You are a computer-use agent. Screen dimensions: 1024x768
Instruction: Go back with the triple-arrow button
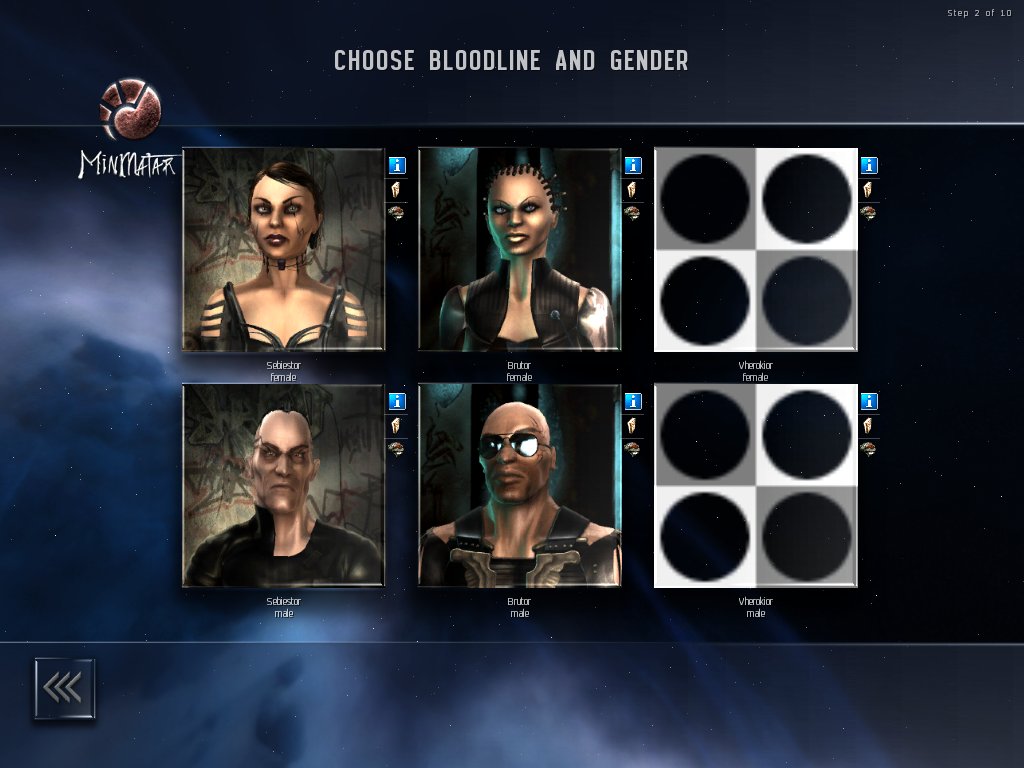click(x=64, y=688)
